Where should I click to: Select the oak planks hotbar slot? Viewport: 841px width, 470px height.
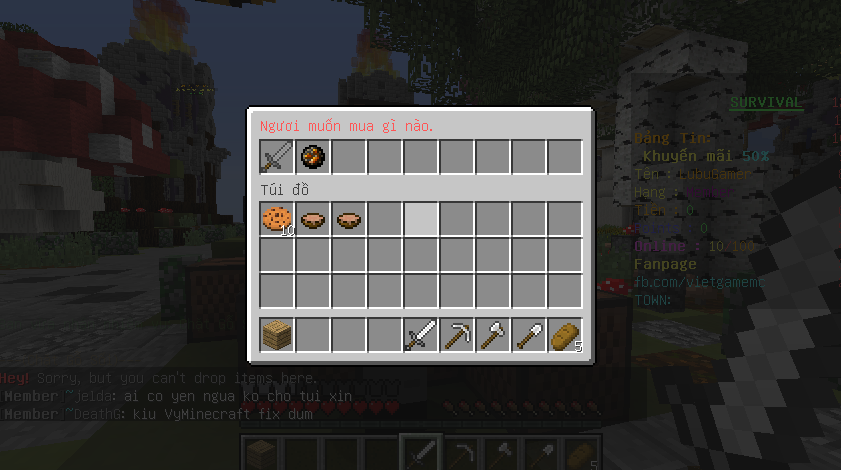click(277, 335)
